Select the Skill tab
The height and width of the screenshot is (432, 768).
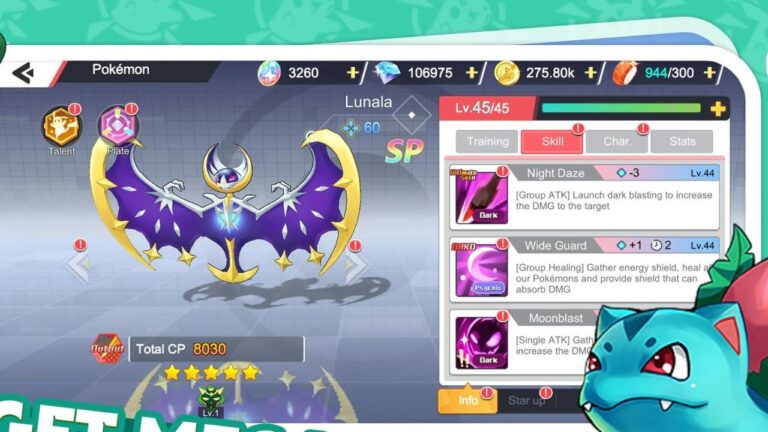coord(553,142)
